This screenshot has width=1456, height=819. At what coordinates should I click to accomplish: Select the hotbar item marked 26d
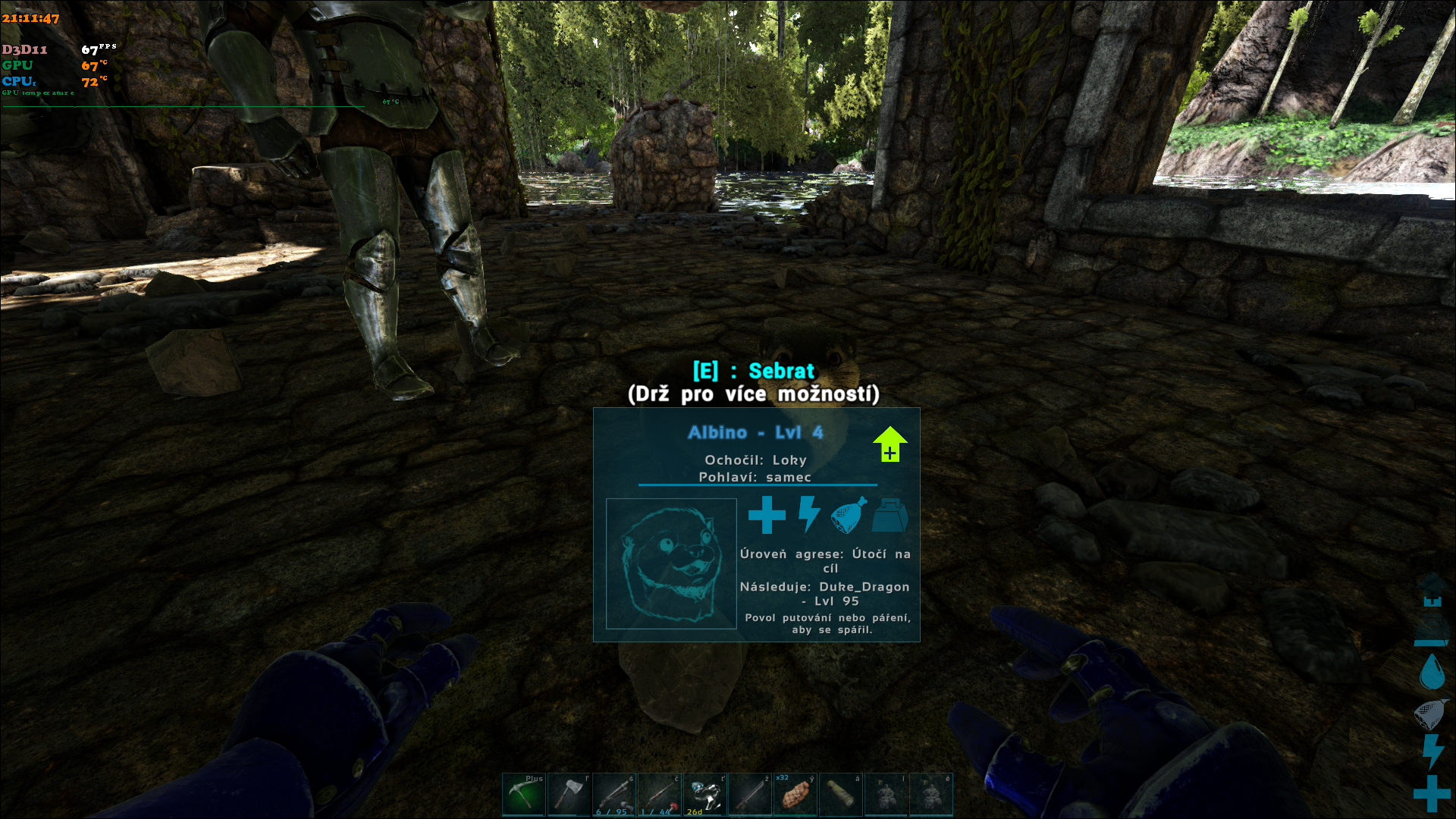[705, 795]
